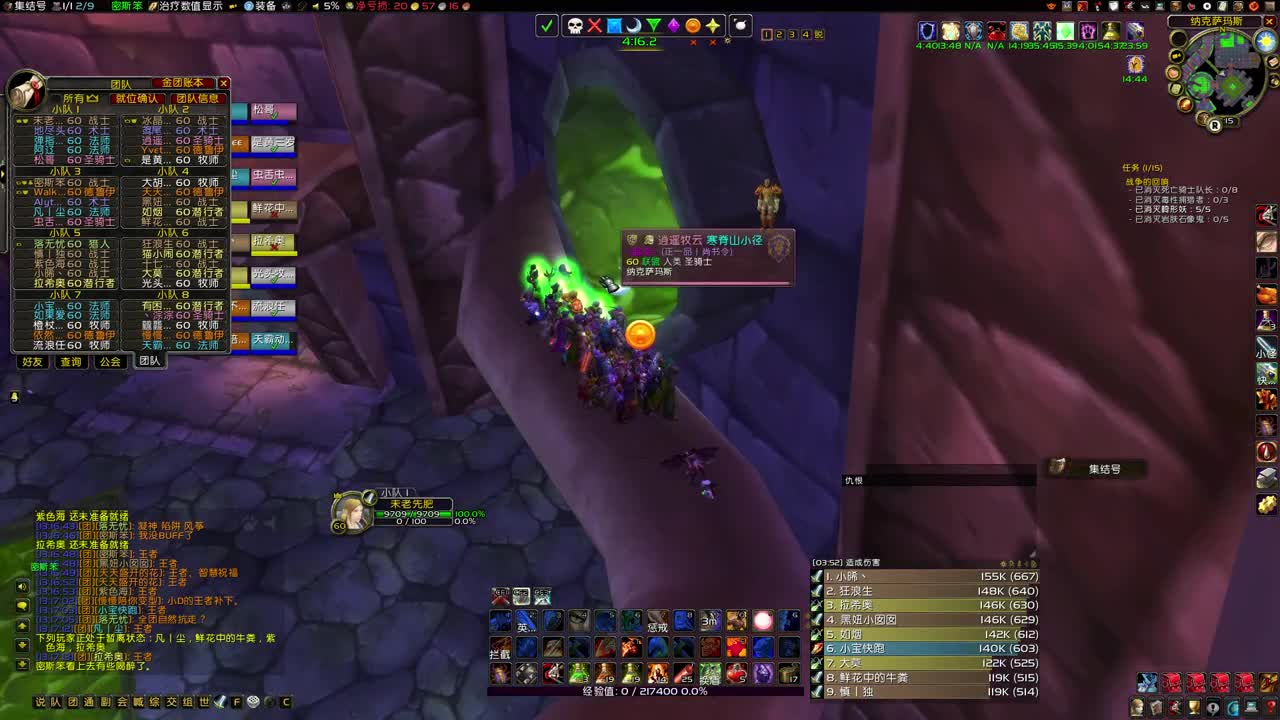Image resolution: width=1280 pixels, height=720 pixels.
Task: Click the potion icon showing count 19
Action: [605, 672]
